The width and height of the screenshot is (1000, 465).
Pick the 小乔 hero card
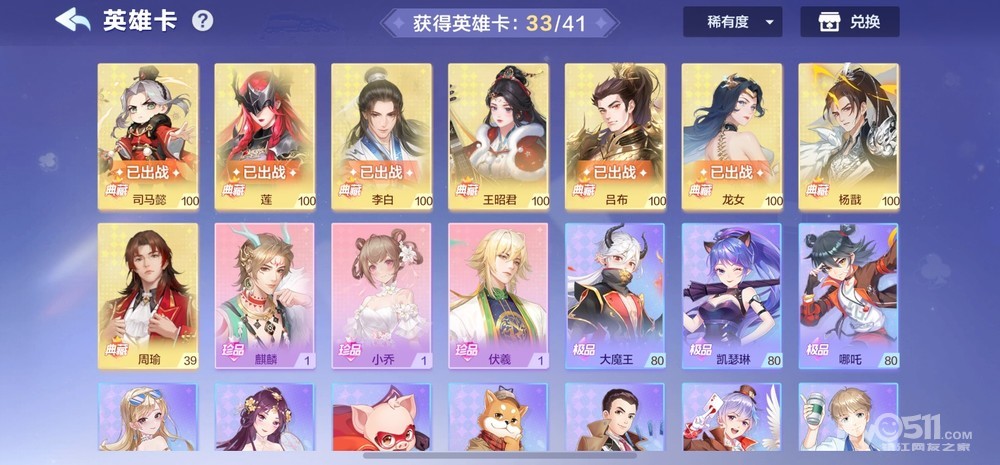point(381,296)
